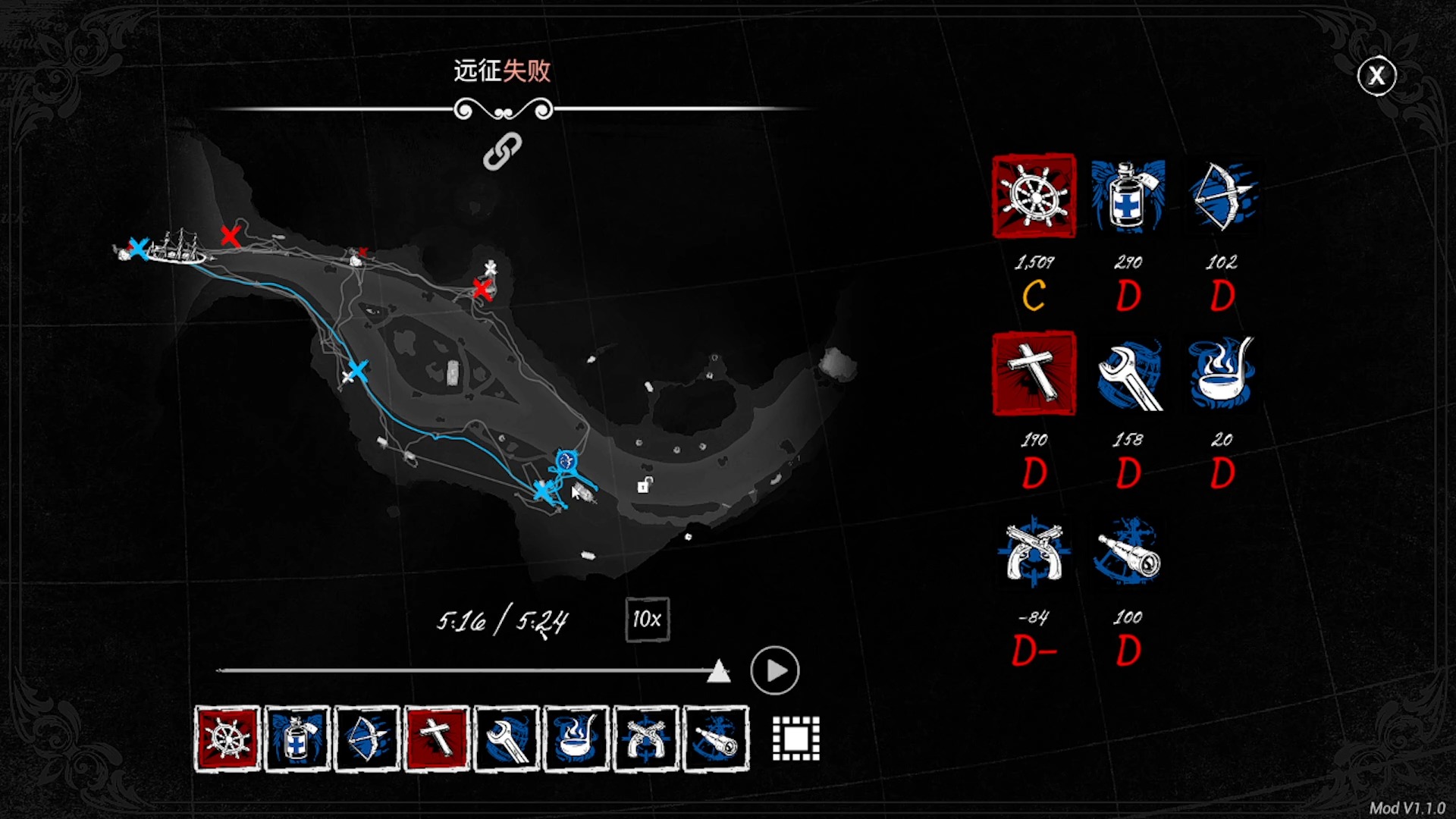
Task: Toggle the spyglass filter in bottom bar
Action: 716,739
